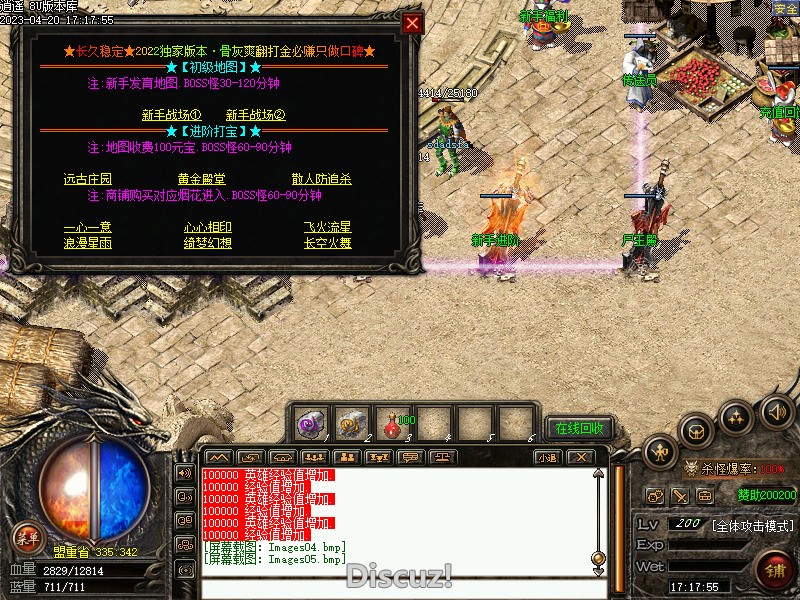Image resolution: width=800 pixels, height=600 pixels.
Task: Click the 在线回收 button
Action: 580,428
